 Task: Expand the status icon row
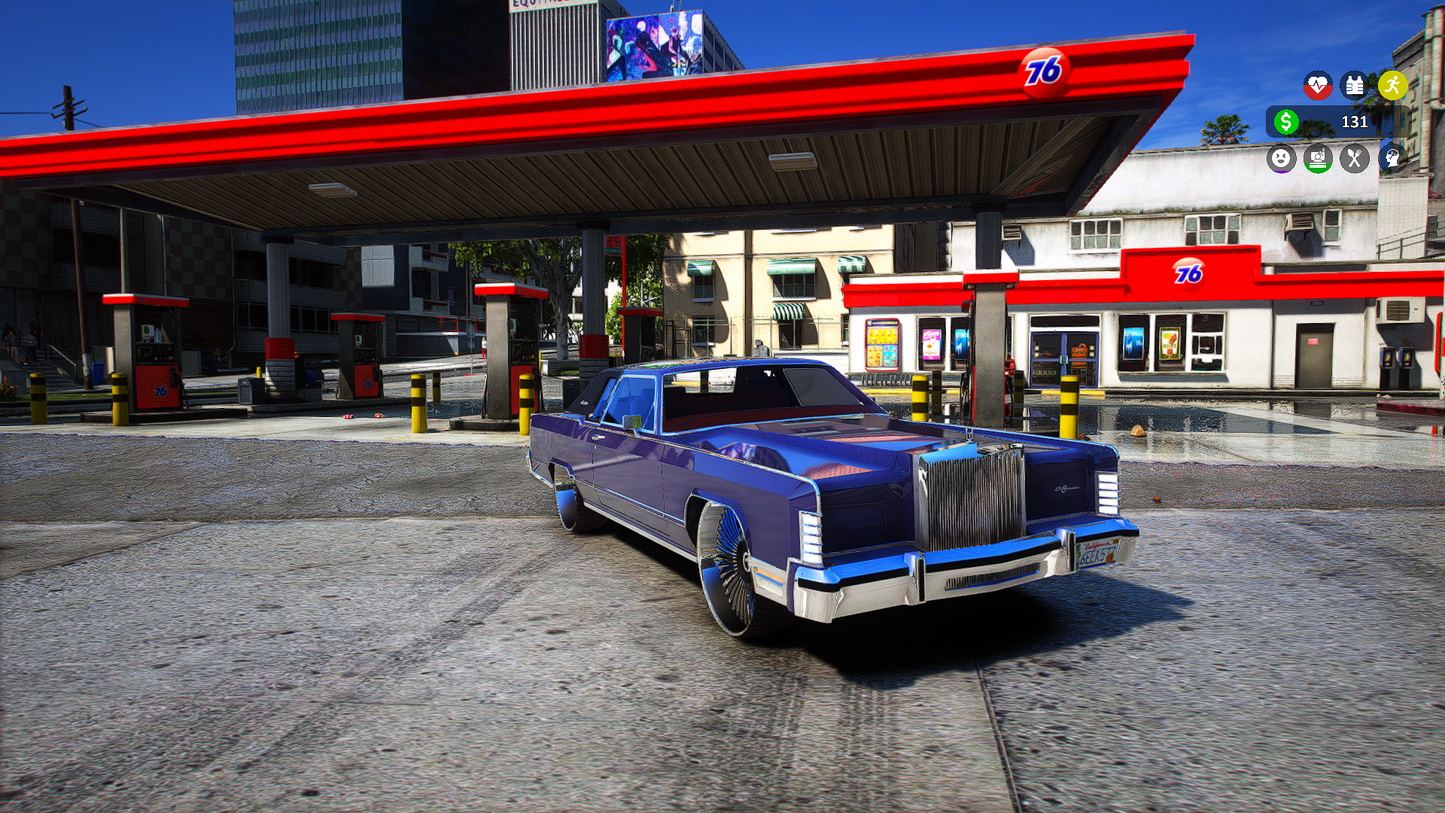coord(1335,158)
